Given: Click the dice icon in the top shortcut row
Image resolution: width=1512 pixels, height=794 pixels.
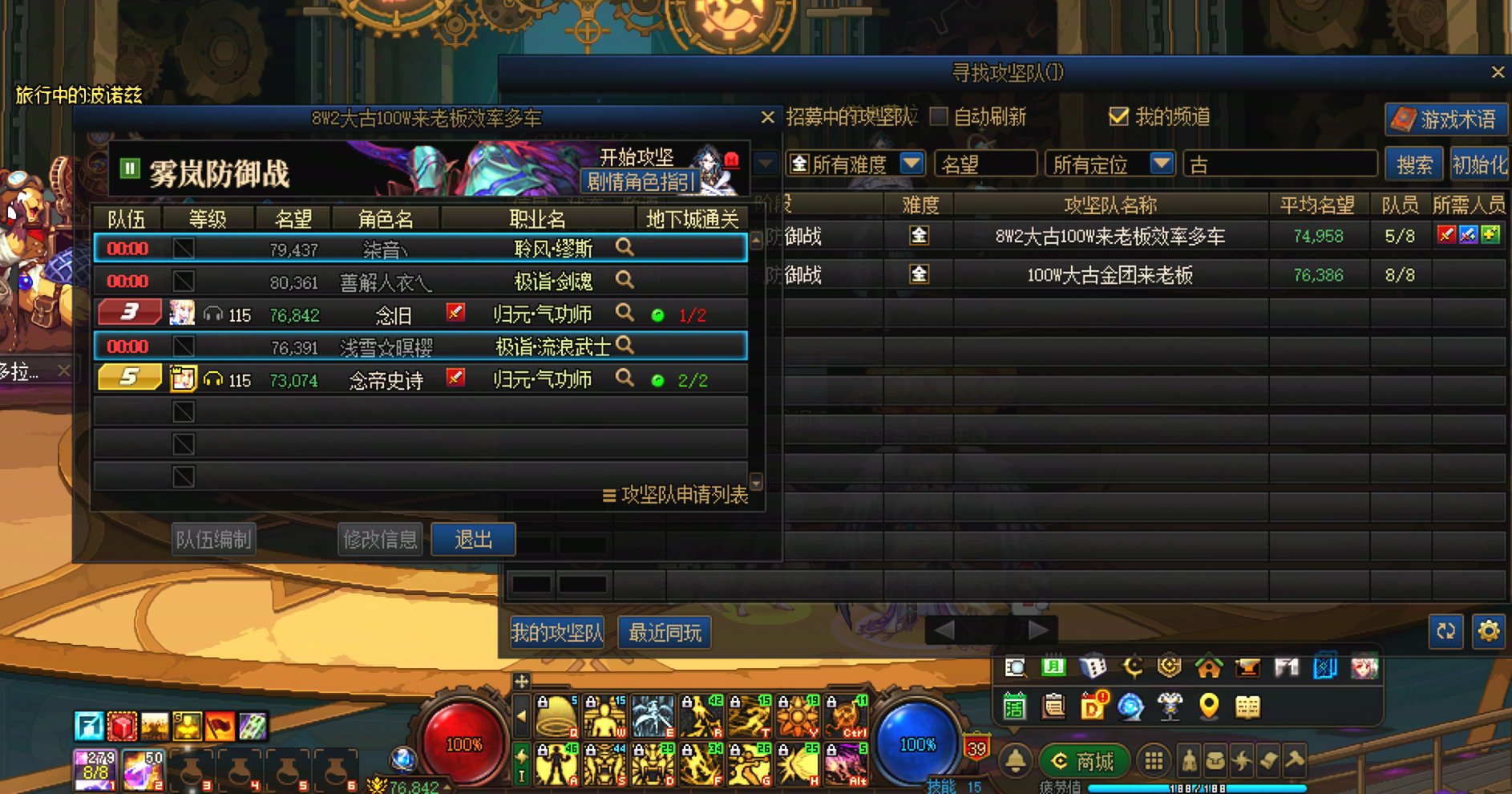Looking at the screenshot, I should tap(1094, 667).
